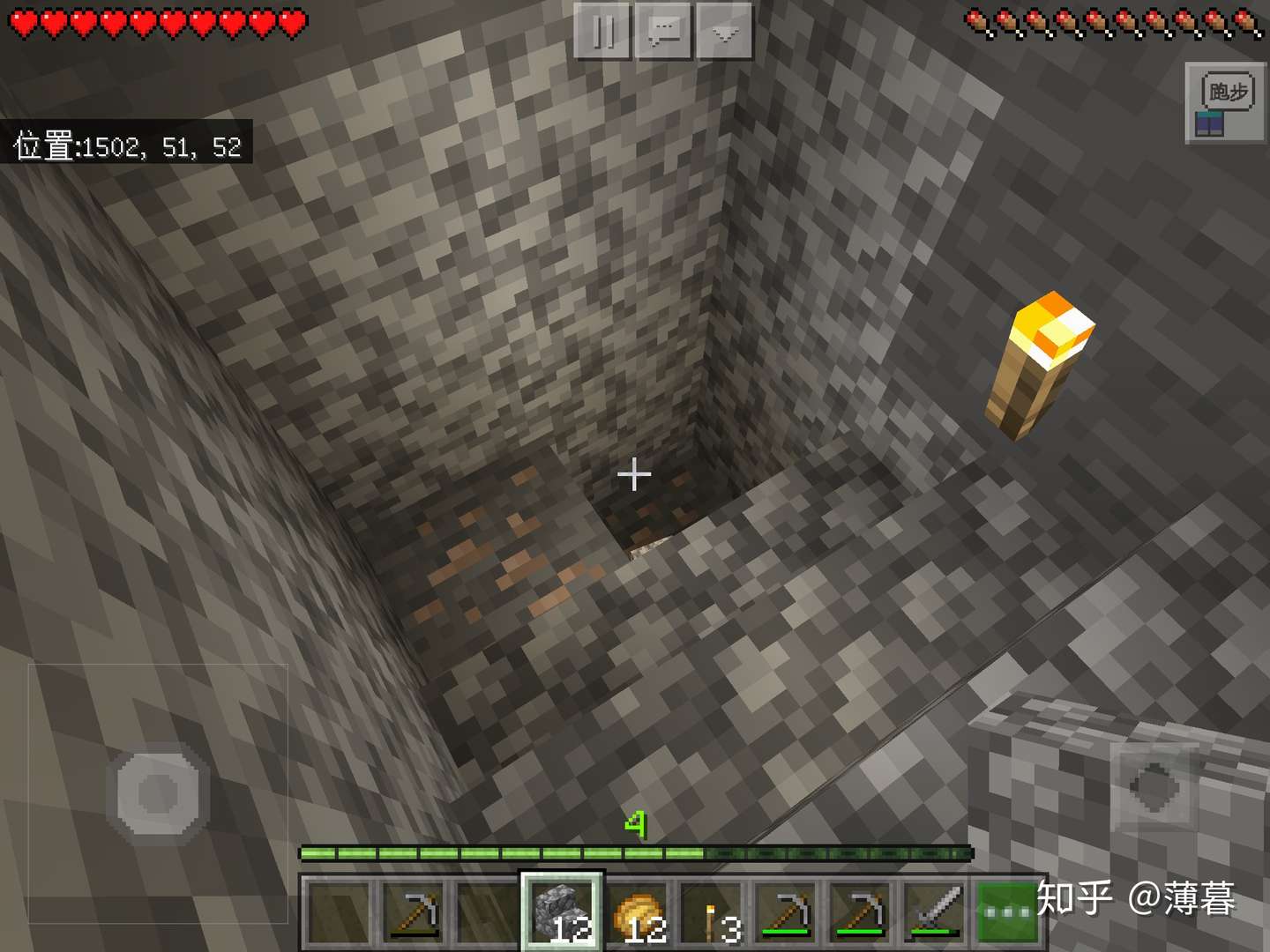The height and width of the screenshot is (952, 1270).
Task: Open the chat window
Action: (666, 29)
